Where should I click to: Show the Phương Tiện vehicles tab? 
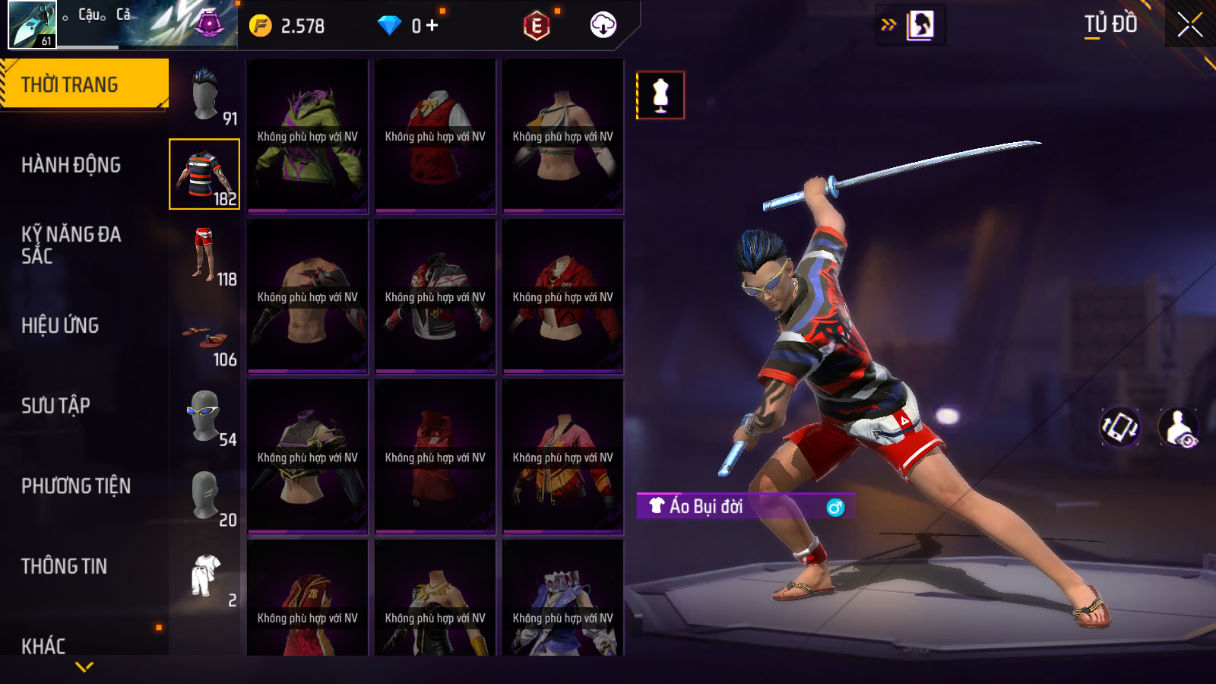pyautogui.click(x=76, y=486)
